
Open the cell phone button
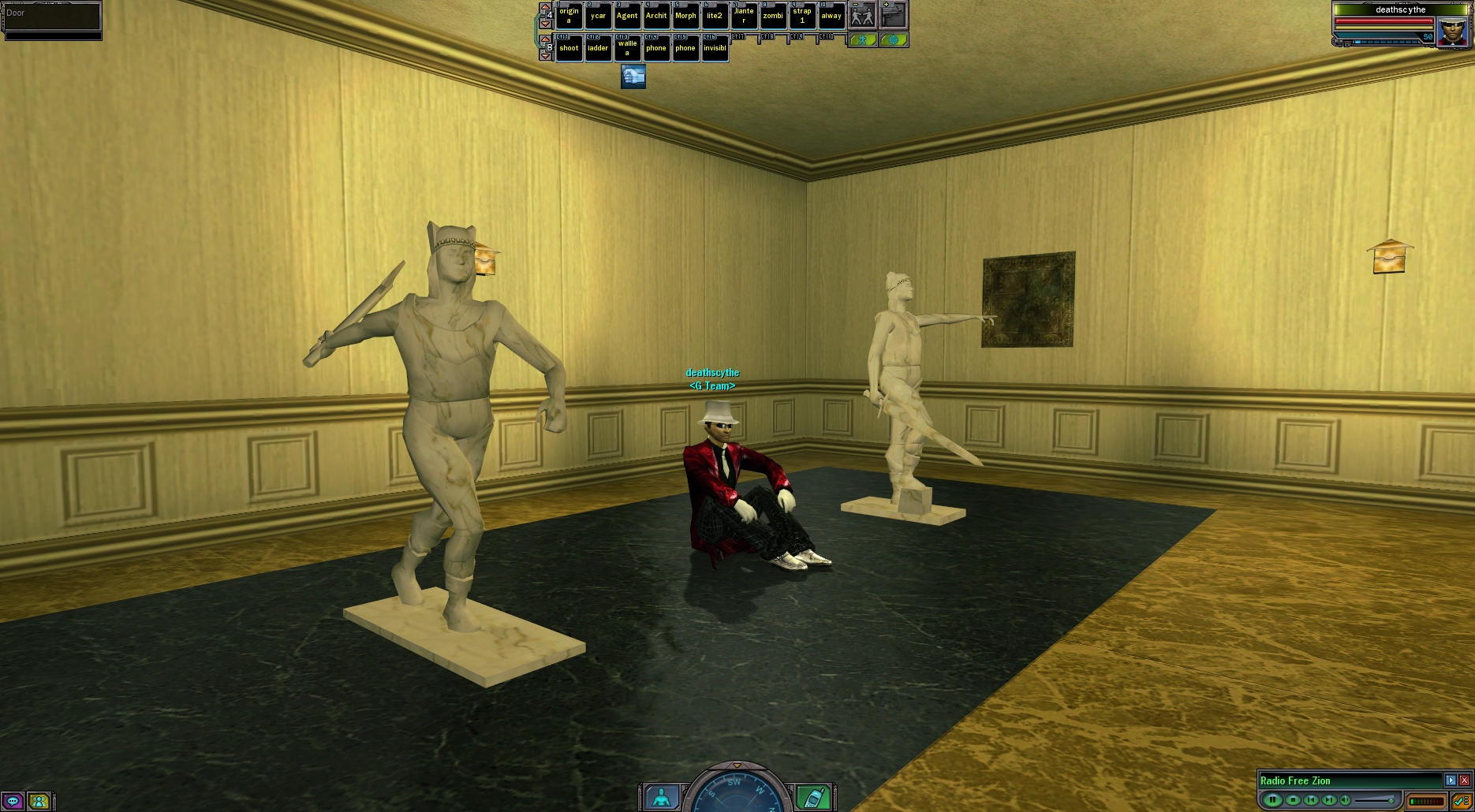813,798
